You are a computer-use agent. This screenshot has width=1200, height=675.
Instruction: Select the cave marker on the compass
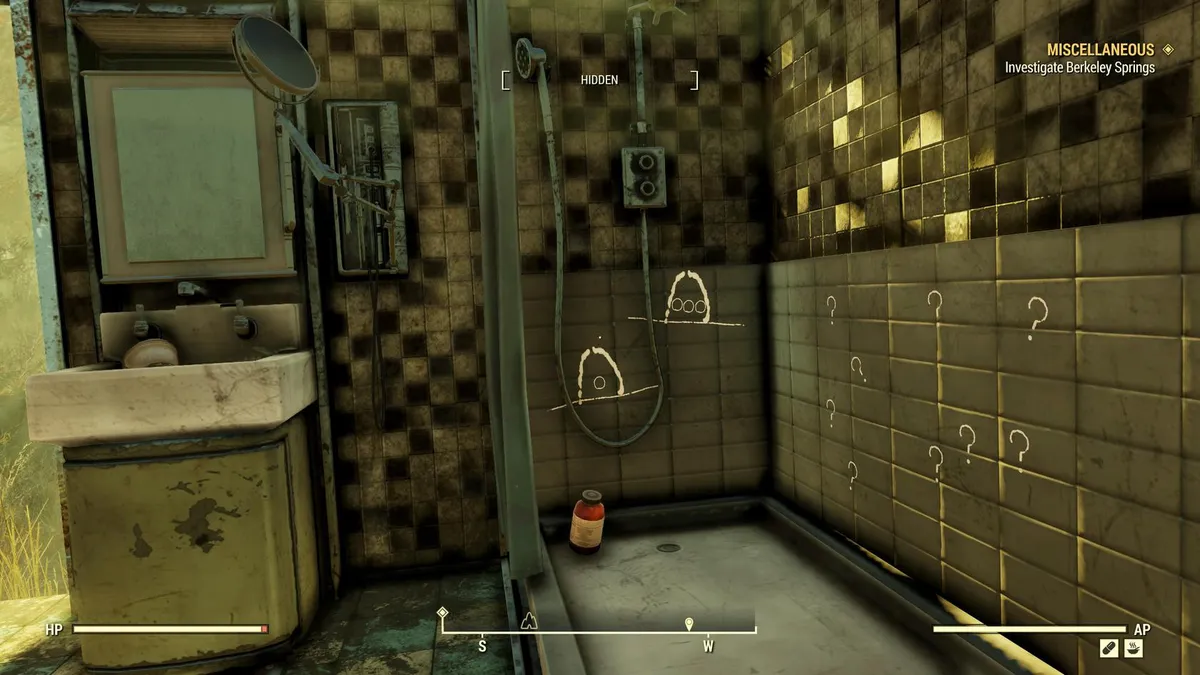(530, 620)
